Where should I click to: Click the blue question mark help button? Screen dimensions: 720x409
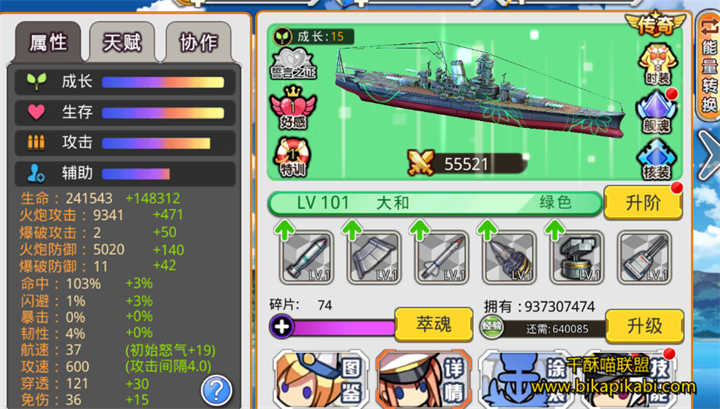[215, 389]
